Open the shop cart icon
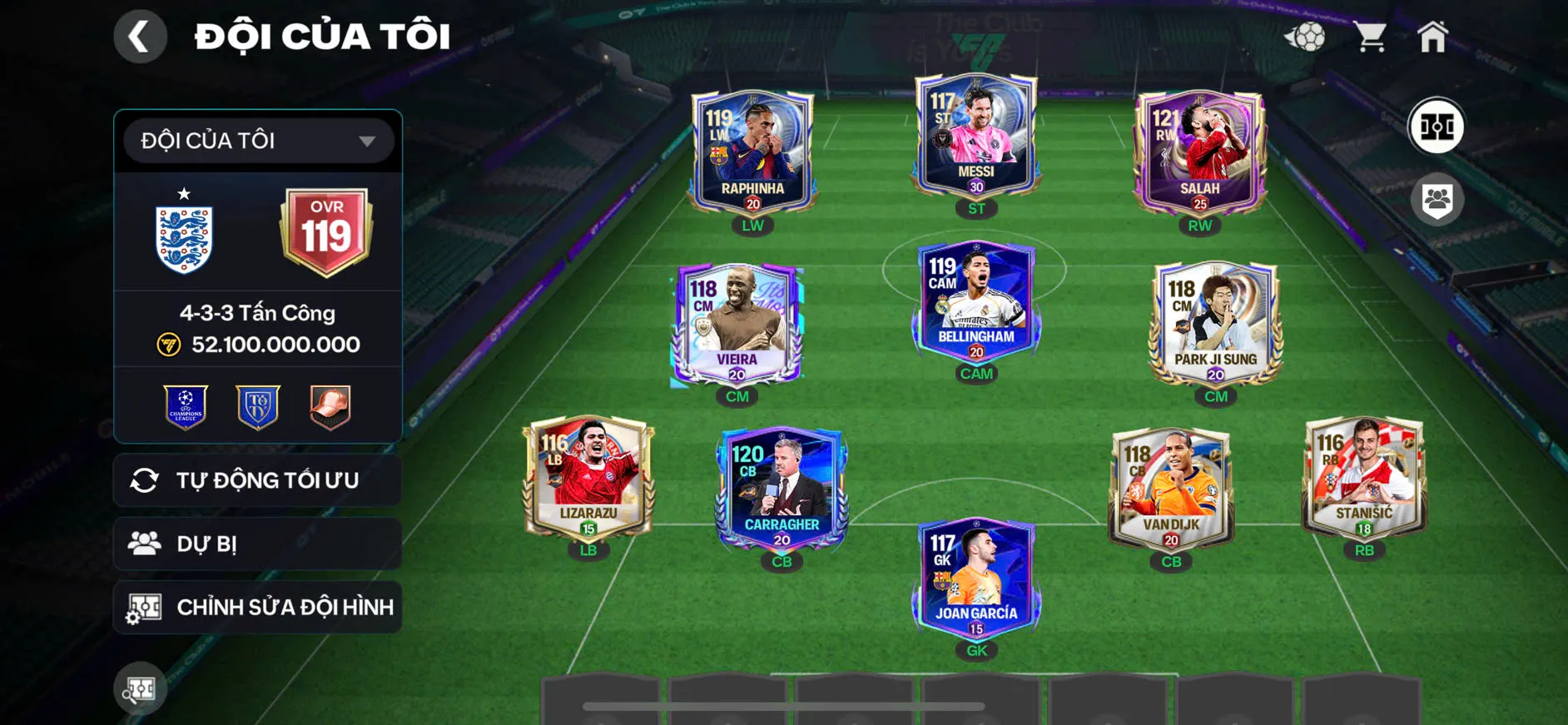1568x725 pixels. (1370, 35)
